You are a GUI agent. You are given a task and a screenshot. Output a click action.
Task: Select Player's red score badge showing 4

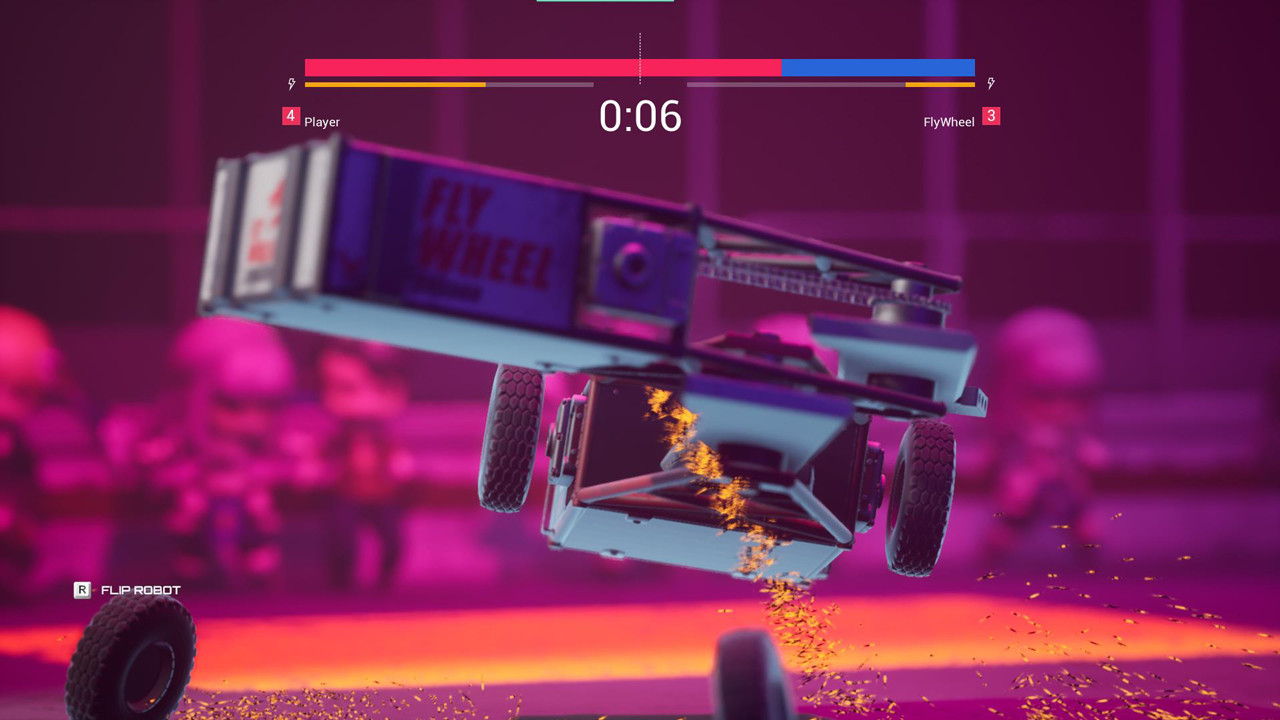pyautogui.click(x=289, y=116)
